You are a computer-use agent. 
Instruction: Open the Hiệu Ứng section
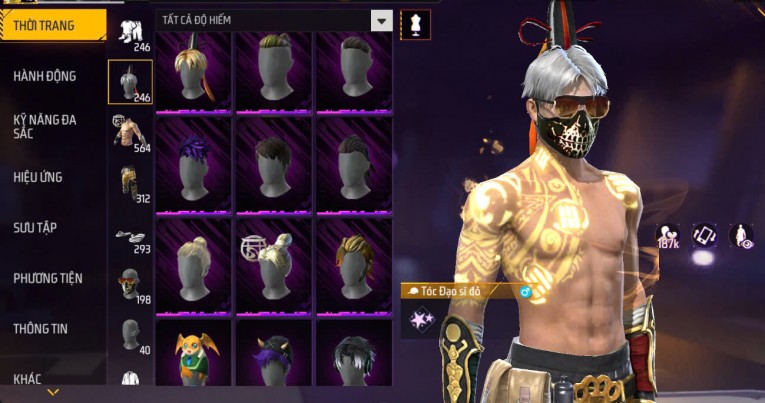click(x=40, y=177)
